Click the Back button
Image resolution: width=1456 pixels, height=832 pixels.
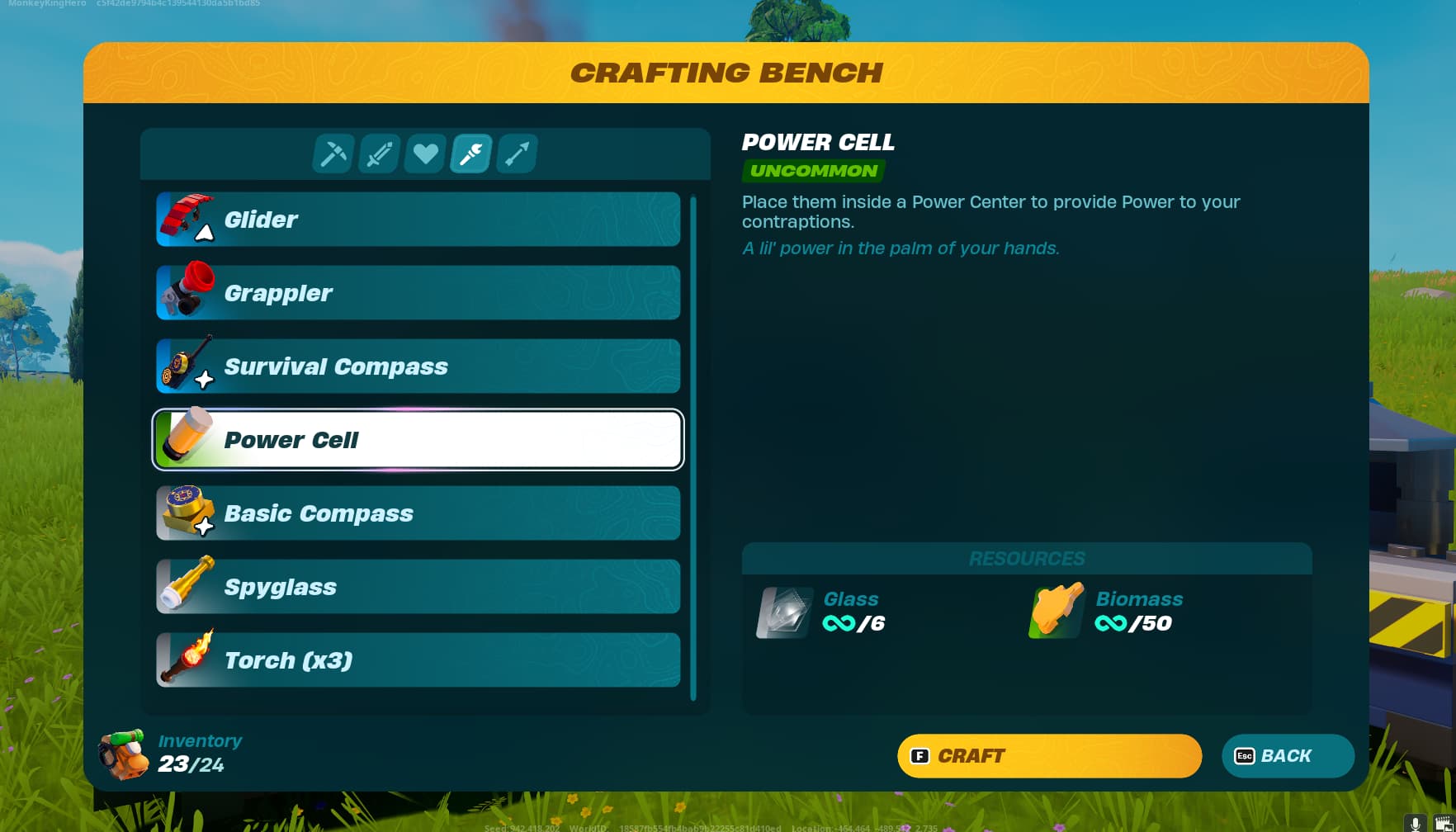[1287, 755]
